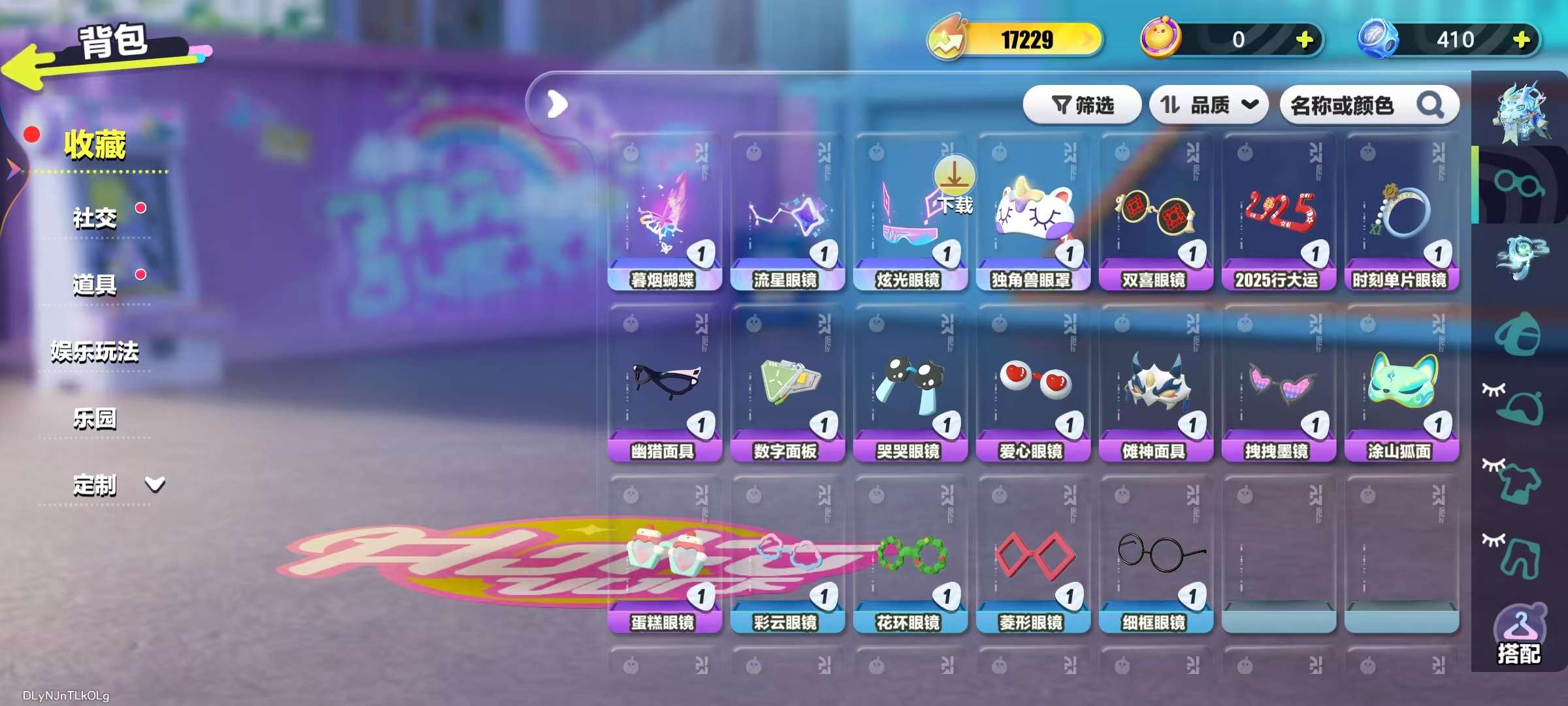Open the 品质 sort dropdown

(x=1209, y=105)
